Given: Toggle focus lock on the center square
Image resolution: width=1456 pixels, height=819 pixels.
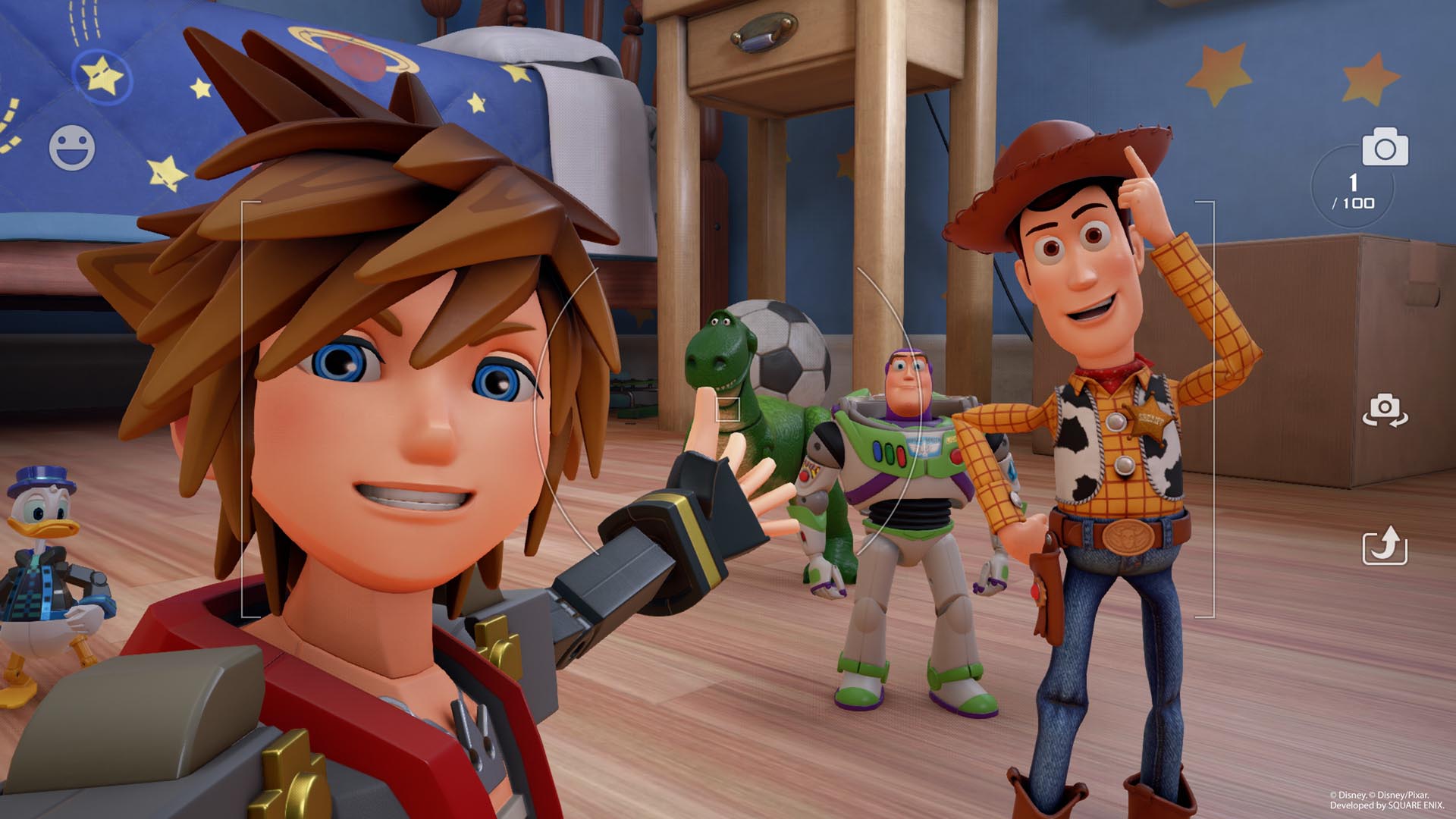Looking at the screenshot, I should click(730, 409).
